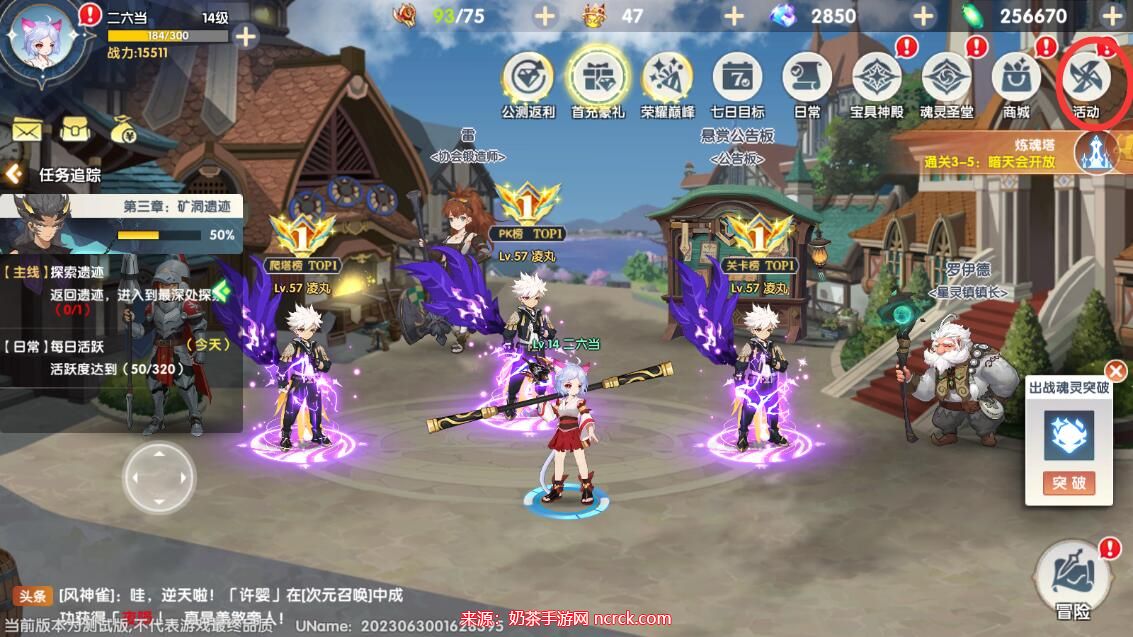This screenshot has height=637, width=1133.
Task: Enter the 魂灵圣堂 menu
Action: click(x=946, y=78)
